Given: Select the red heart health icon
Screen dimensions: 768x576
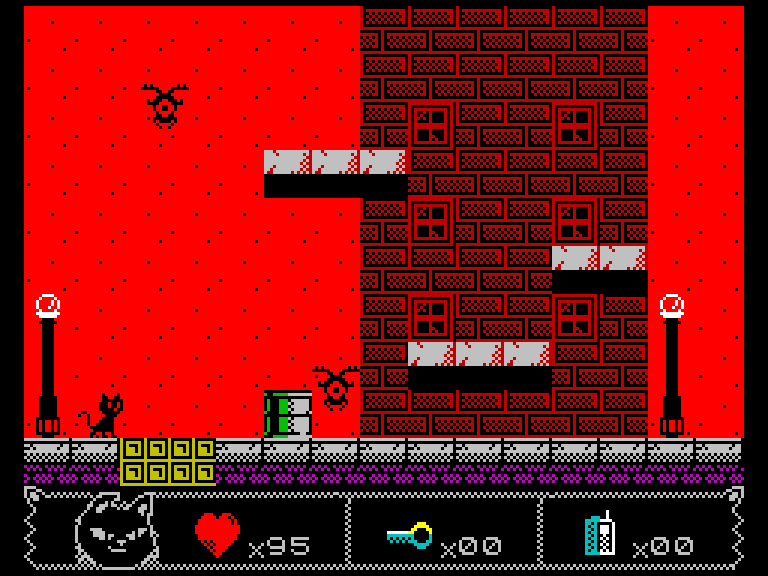Looking at the screenshot, I should pos(217,535).
